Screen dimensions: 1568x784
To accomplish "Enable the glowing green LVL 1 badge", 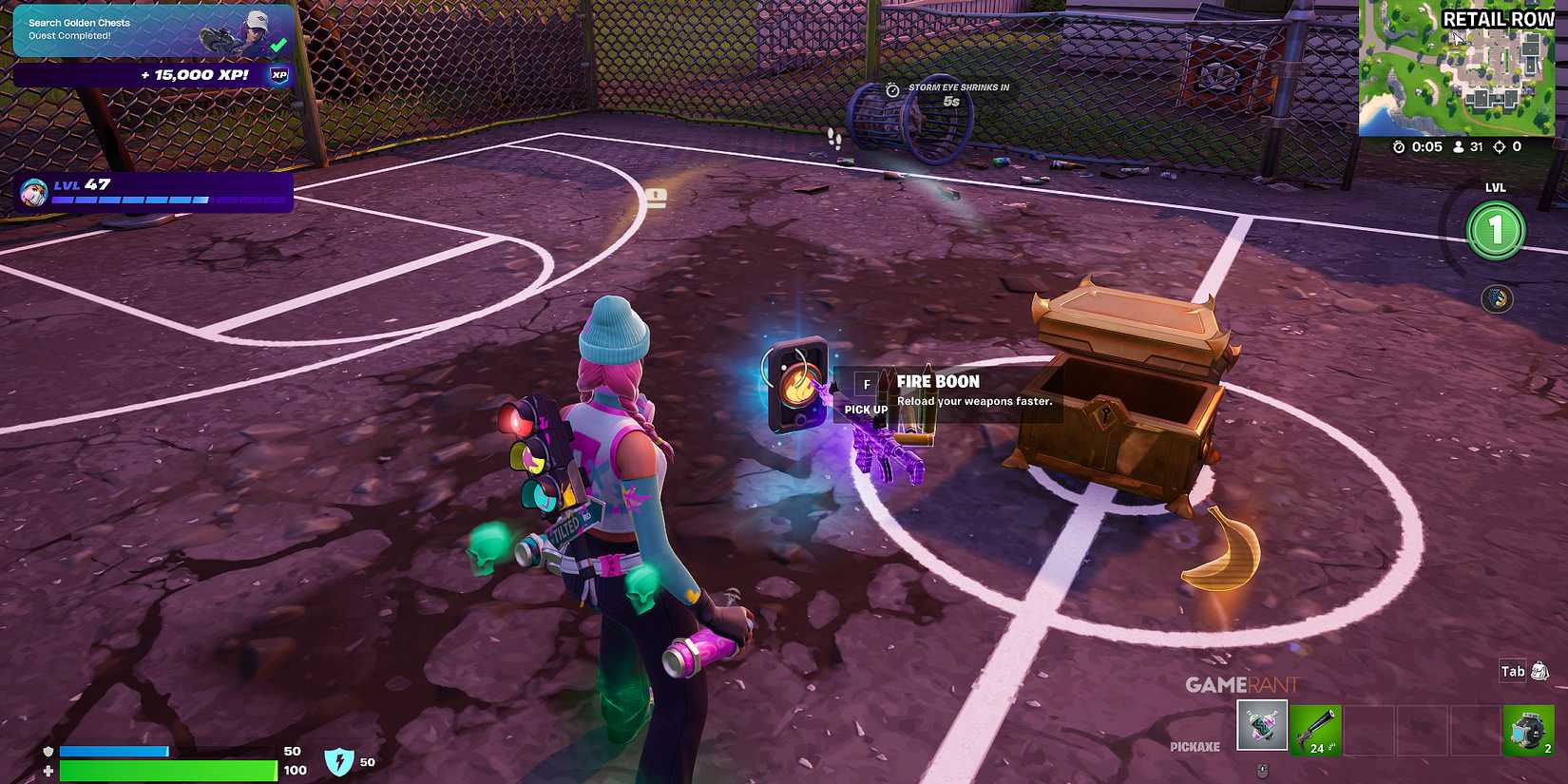I will [1495, 229].
